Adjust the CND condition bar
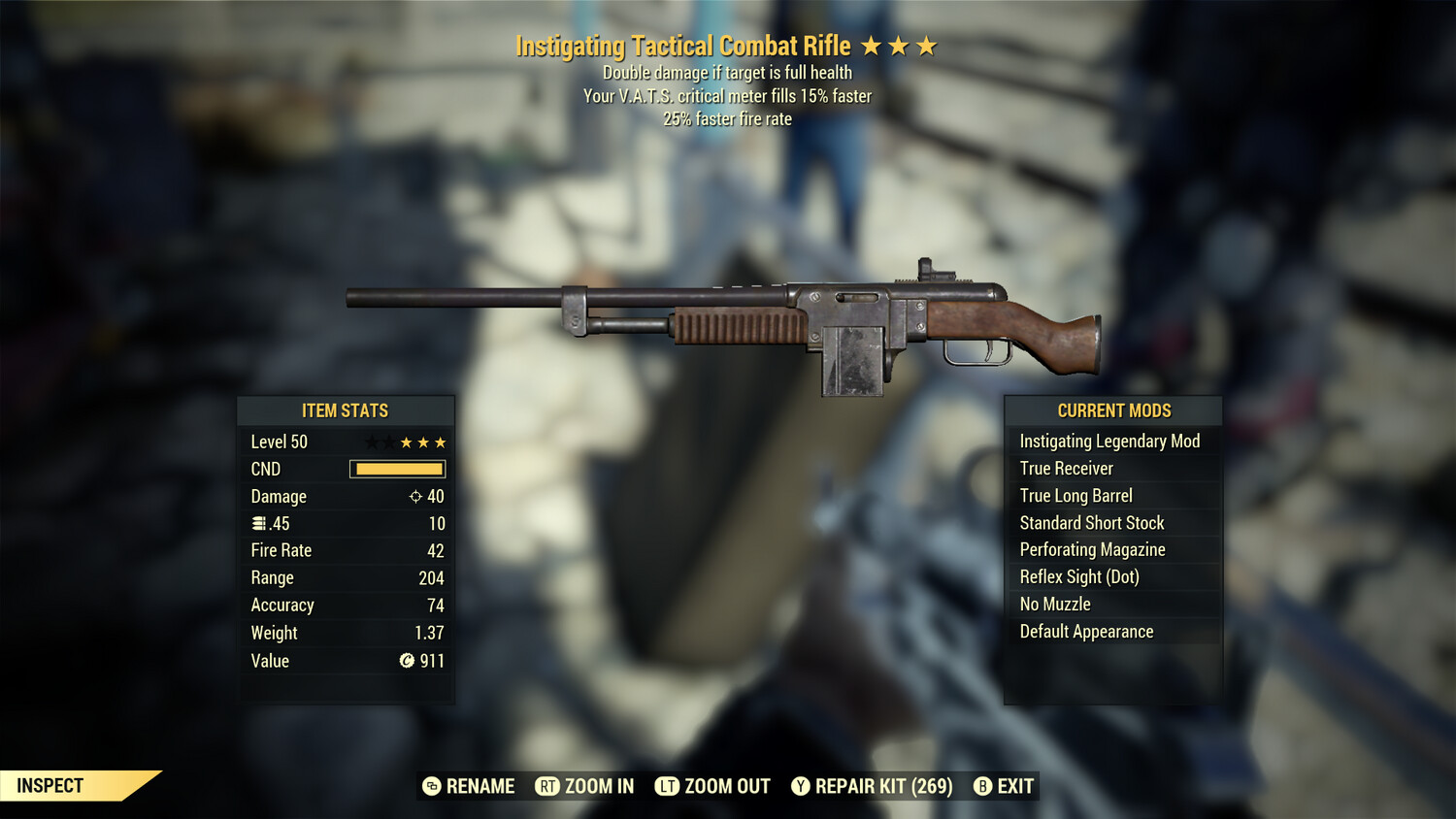The height and width of the screenshot is (819, 1456). [x=397, y=469]
